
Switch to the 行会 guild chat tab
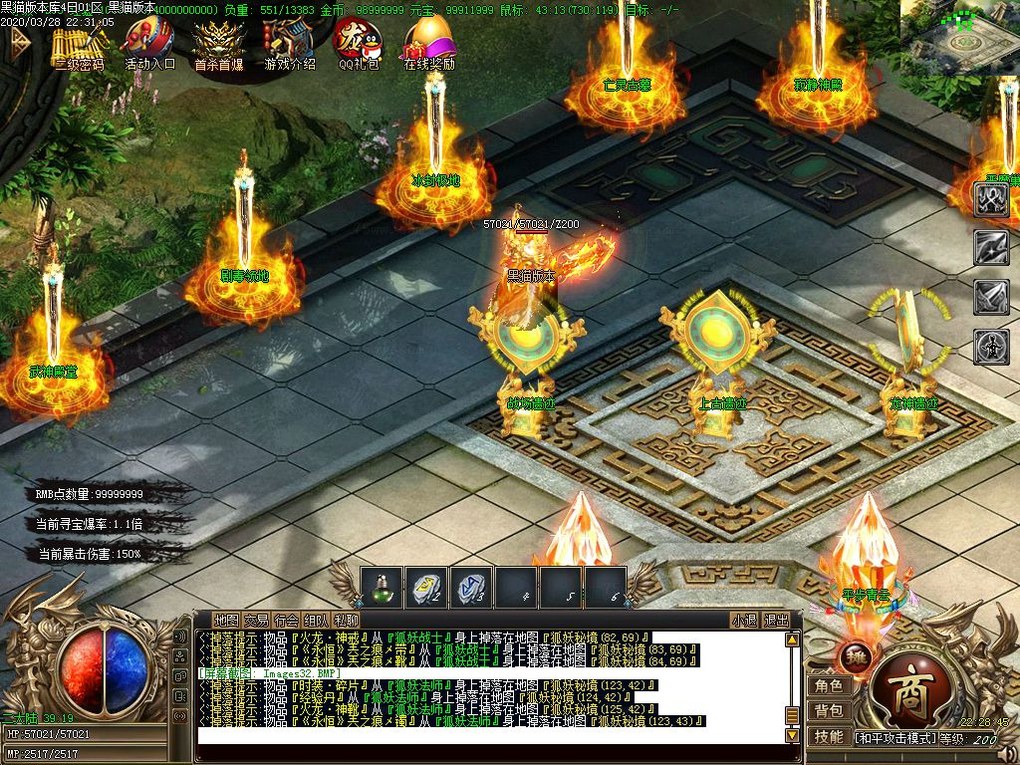click(x=287, y=620)
